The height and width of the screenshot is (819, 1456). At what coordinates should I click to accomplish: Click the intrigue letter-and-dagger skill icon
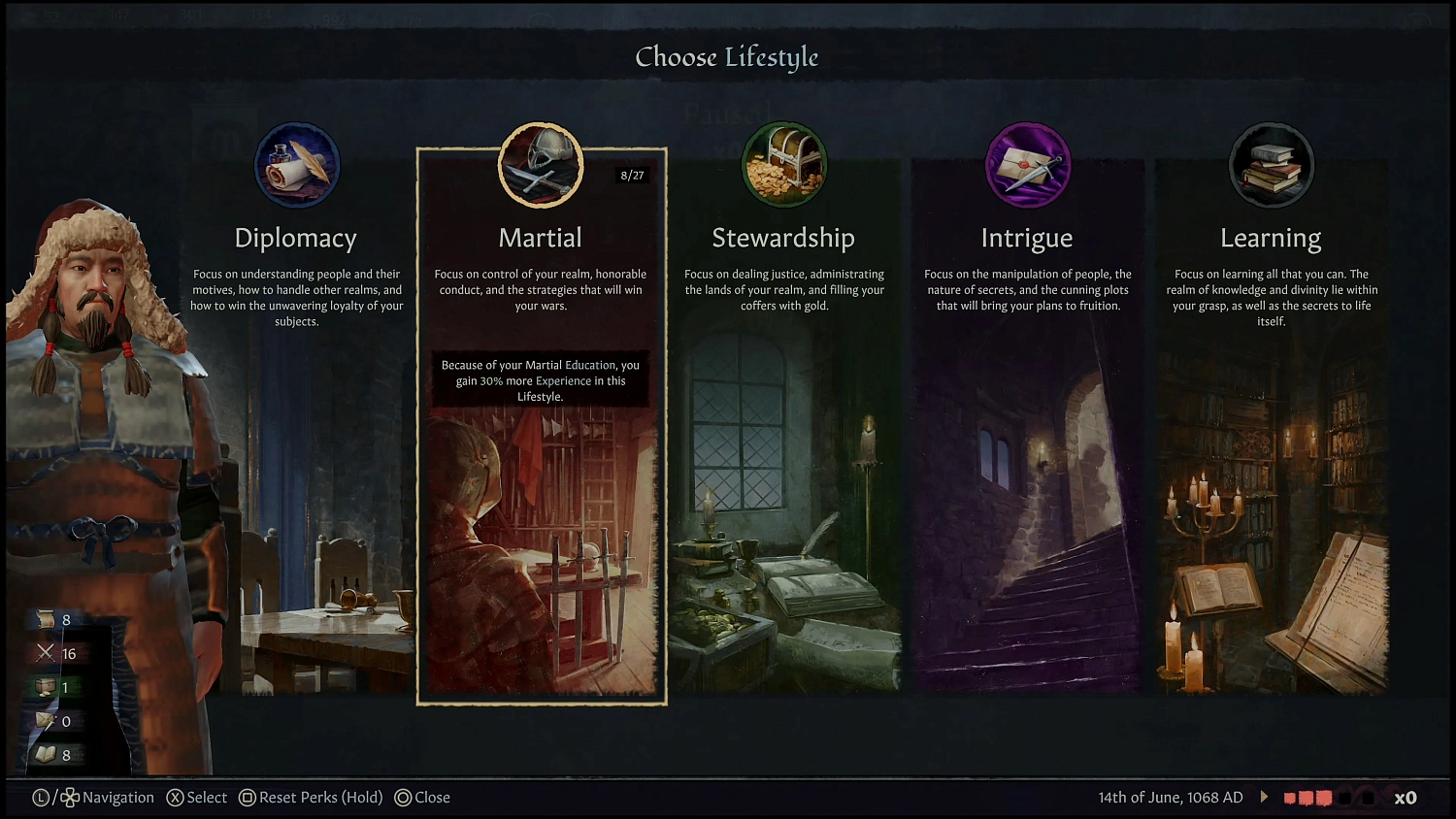45,720
